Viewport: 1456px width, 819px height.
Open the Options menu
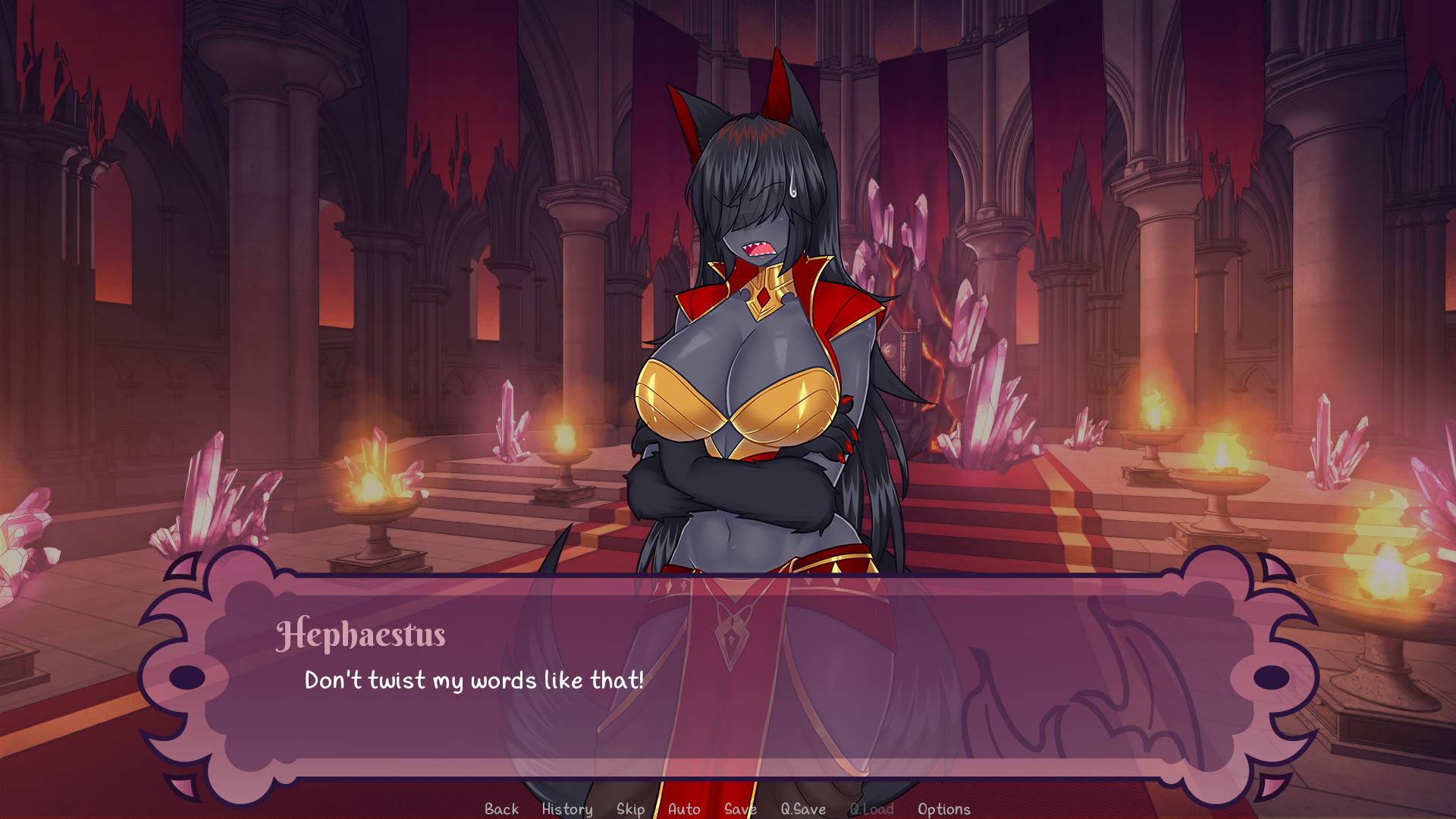943,809
